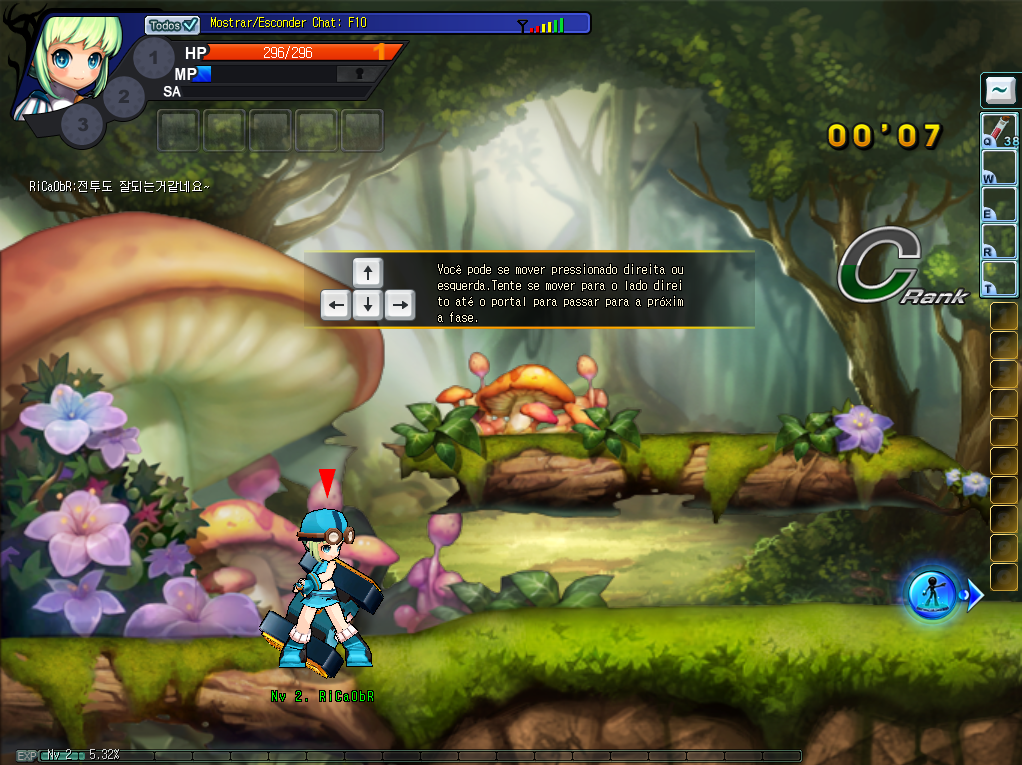1022x765 pixels.
Task: Toggle the Todos chat filter checkbox
Action: pyautogui.click(x=173, y=25)
